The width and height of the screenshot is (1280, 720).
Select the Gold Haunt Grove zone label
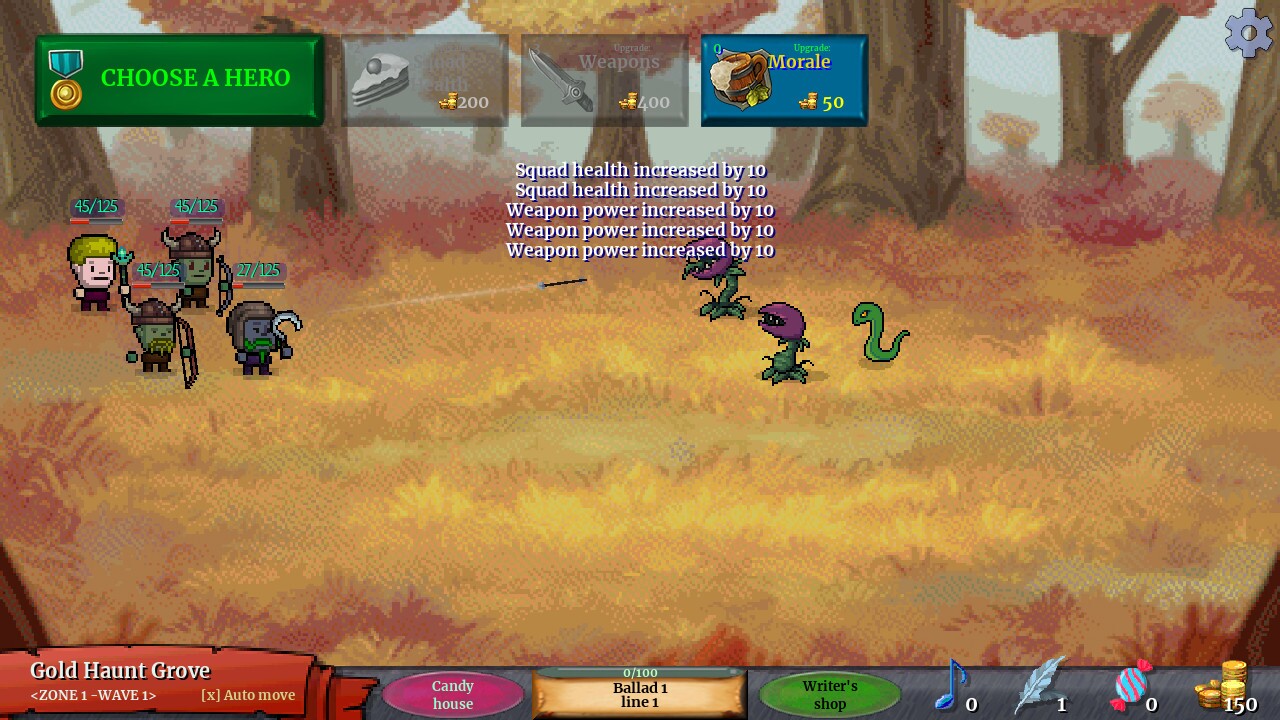pos(119,670)
